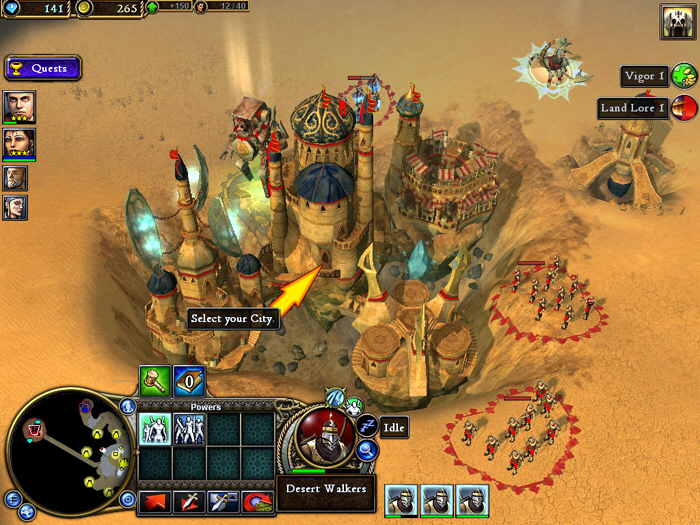
Task: Select the last unit group card
Action: (472, 500)
